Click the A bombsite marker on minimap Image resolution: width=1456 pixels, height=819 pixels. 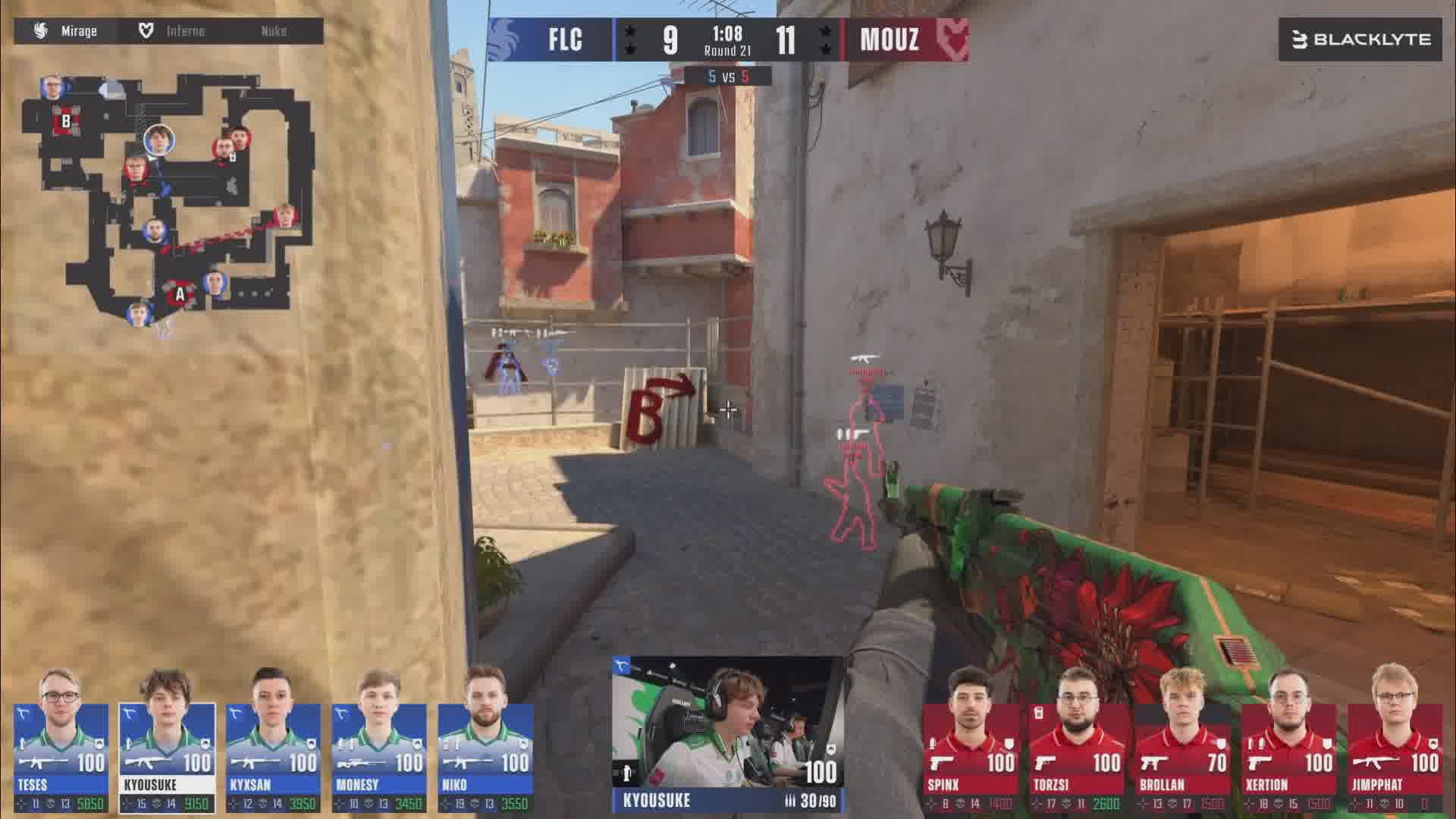pyautogui.click(x=180, y=294)
